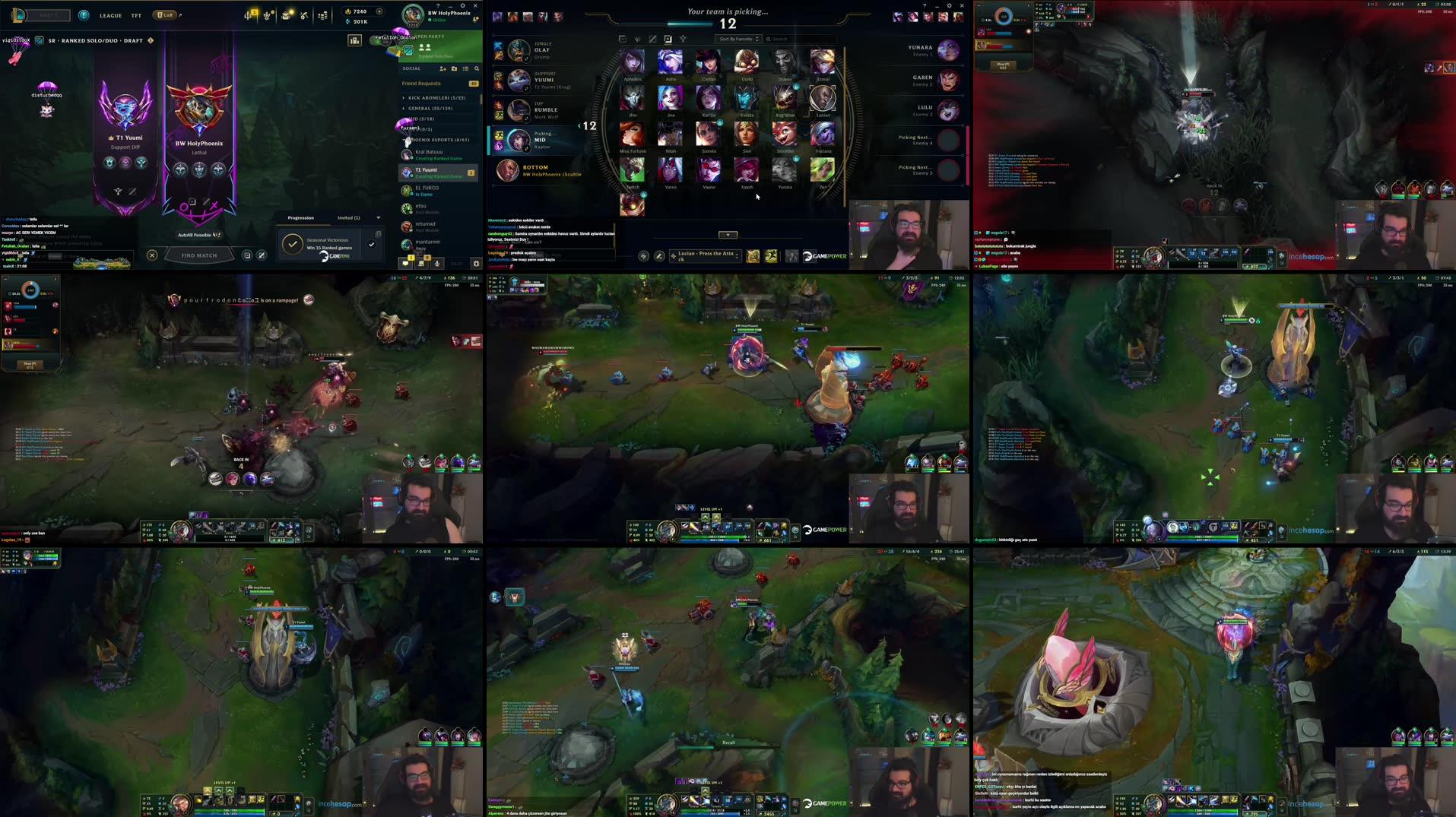
Task: Click the add friend icon in Social panel
Action: tap(443, 69)
